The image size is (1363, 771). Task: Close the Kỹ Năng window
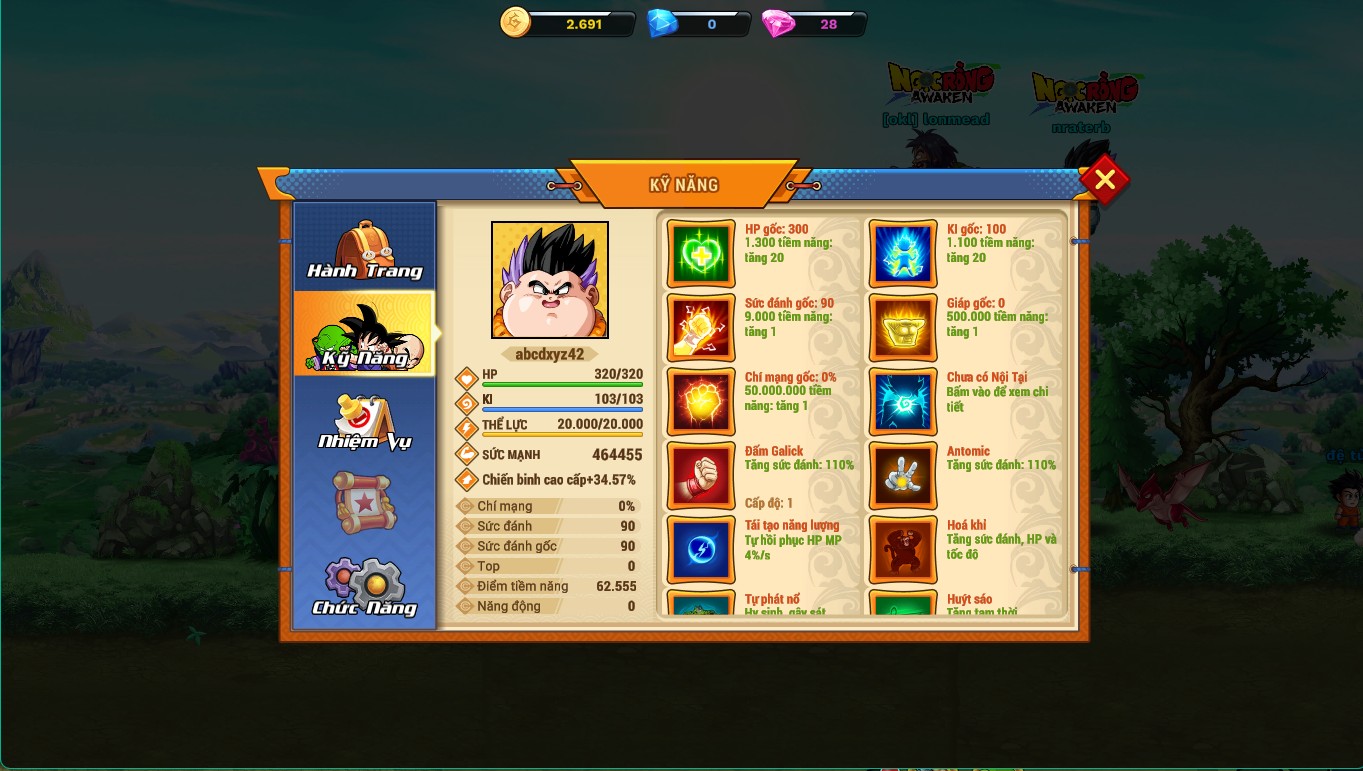(1104, 180)
